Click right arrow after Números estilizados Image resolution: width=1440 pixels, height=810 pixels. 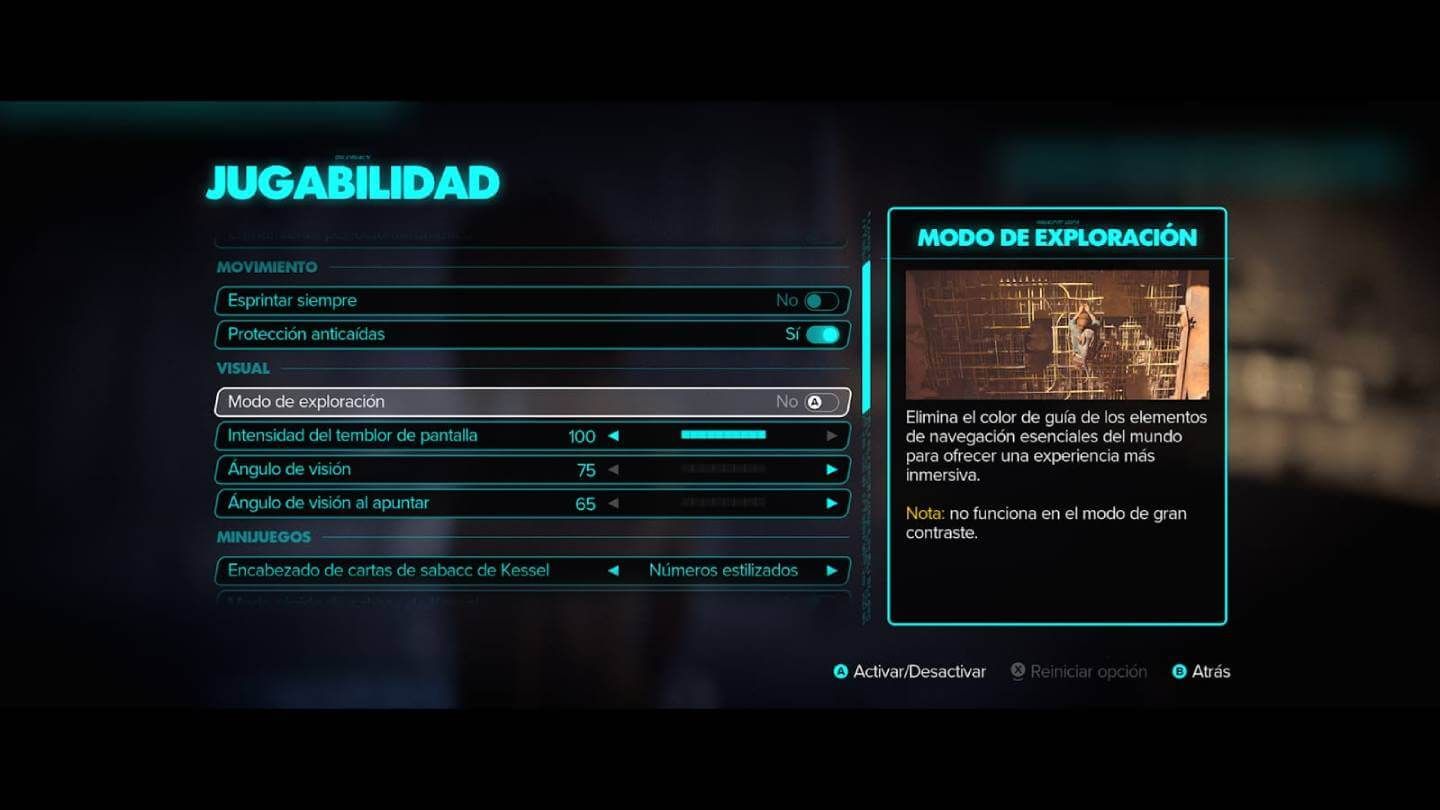point(831,570)
